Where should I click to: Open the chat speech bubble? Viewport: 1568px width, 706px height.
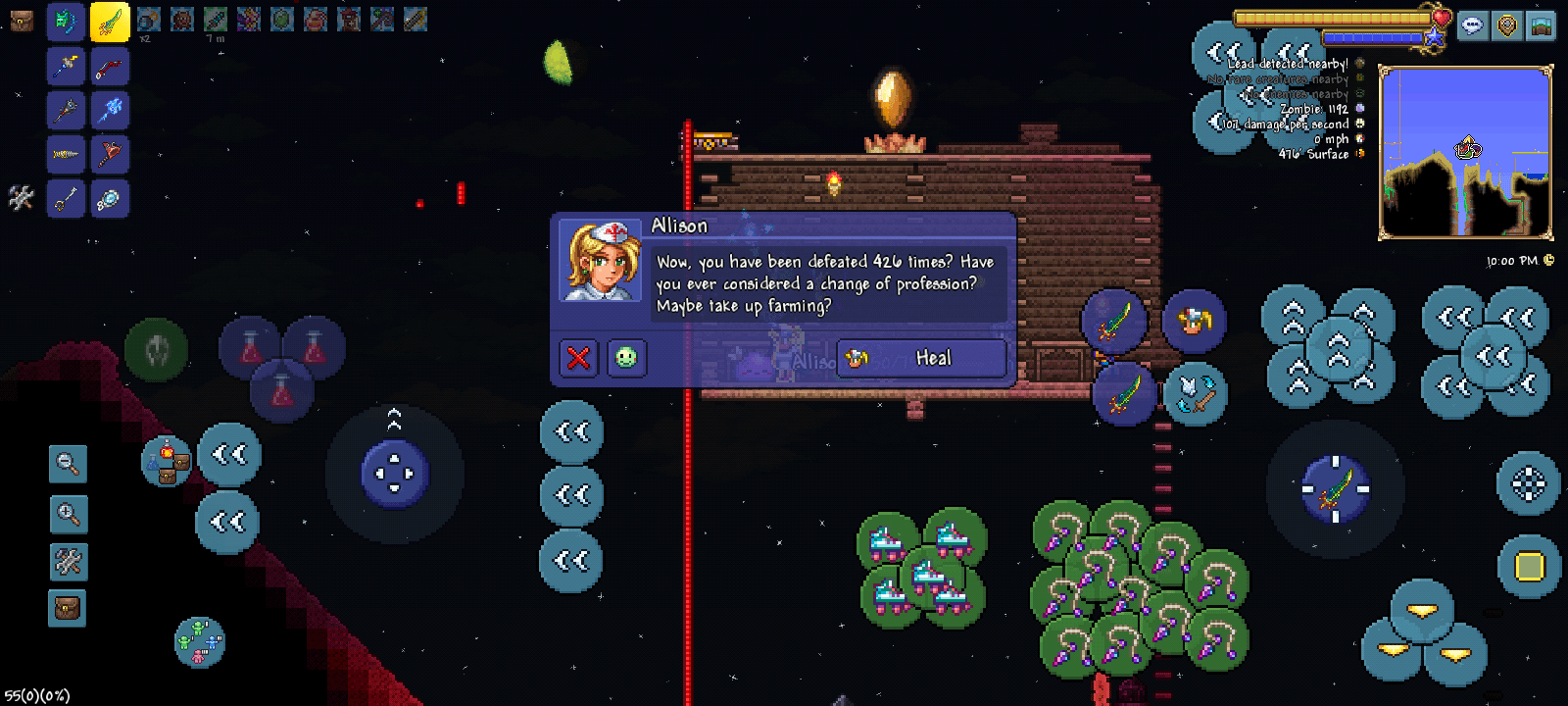(x=1472, y=26)
